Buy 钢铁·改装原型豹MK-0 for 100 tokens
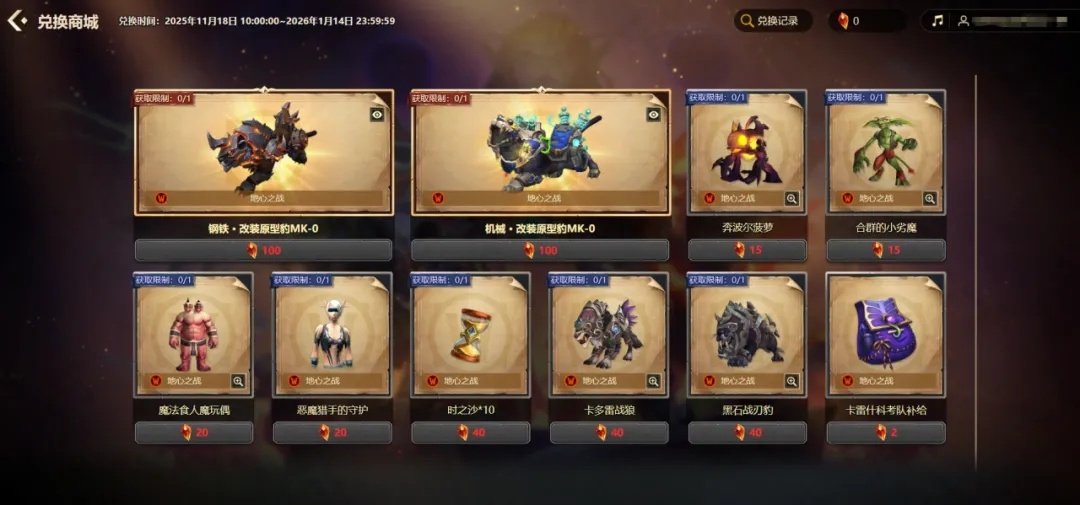 pos(264,250)
